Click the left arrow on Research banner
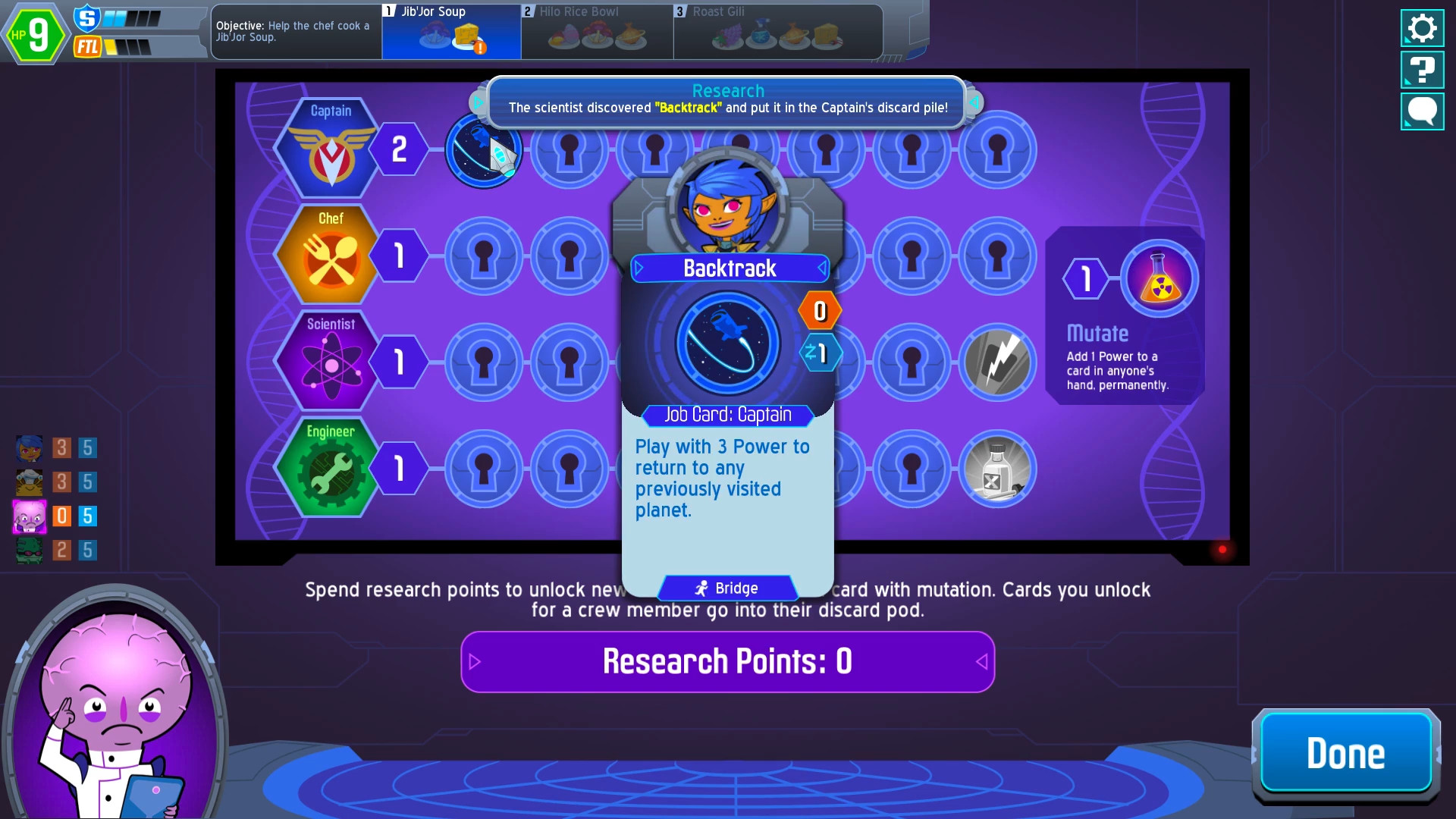Image resolution: width=1456 pixels, height=819 pixels. click(x=479, y=101)
